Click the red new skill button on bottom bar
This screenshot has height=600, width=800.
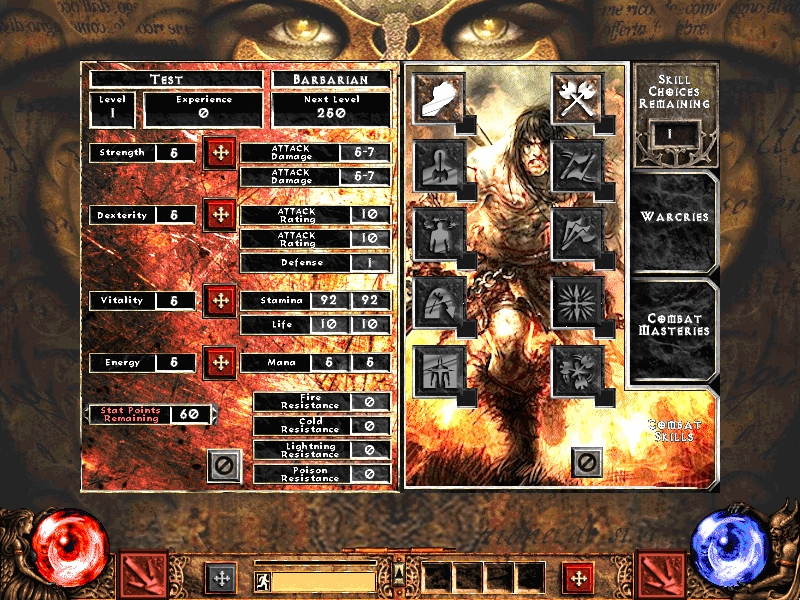pyautogui.click(x=577, y=577)
